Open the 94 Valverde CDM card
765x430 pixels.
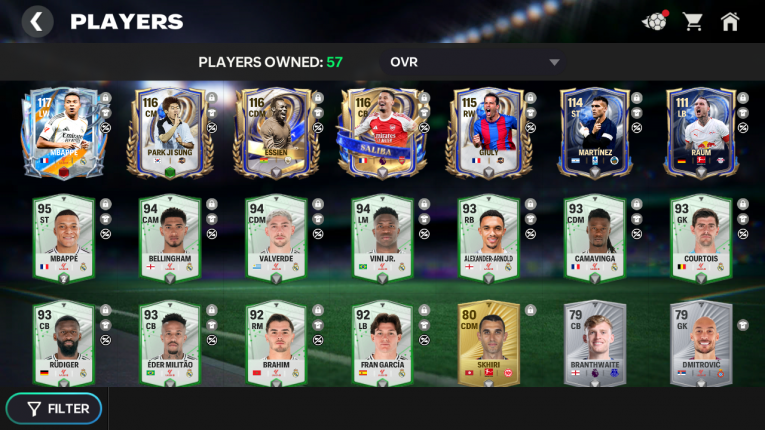tap(270, 238)
